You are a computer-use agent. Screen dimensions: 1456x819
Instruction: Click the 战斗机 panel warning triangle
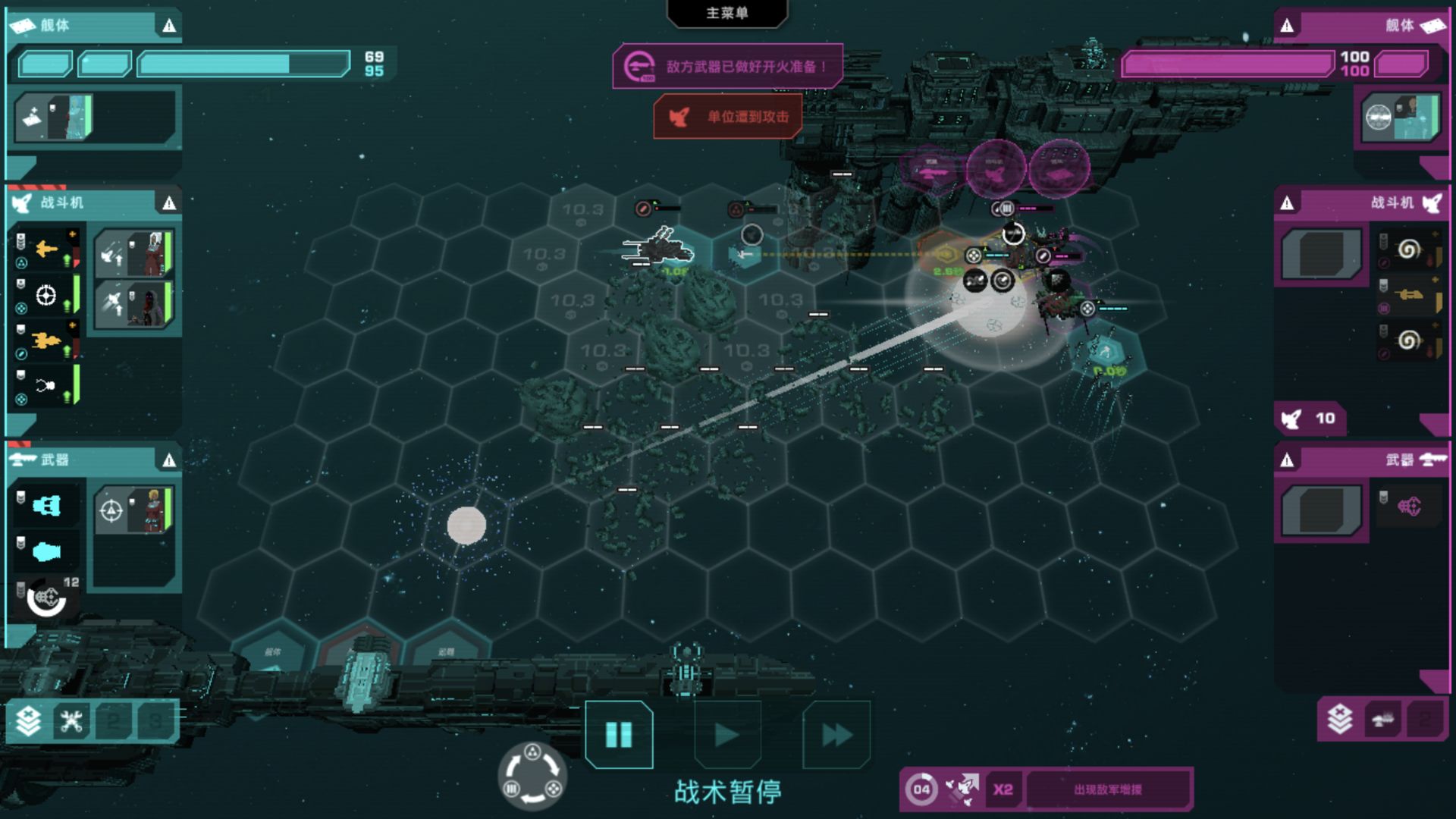pyautogui.click(x=169, y=203)
